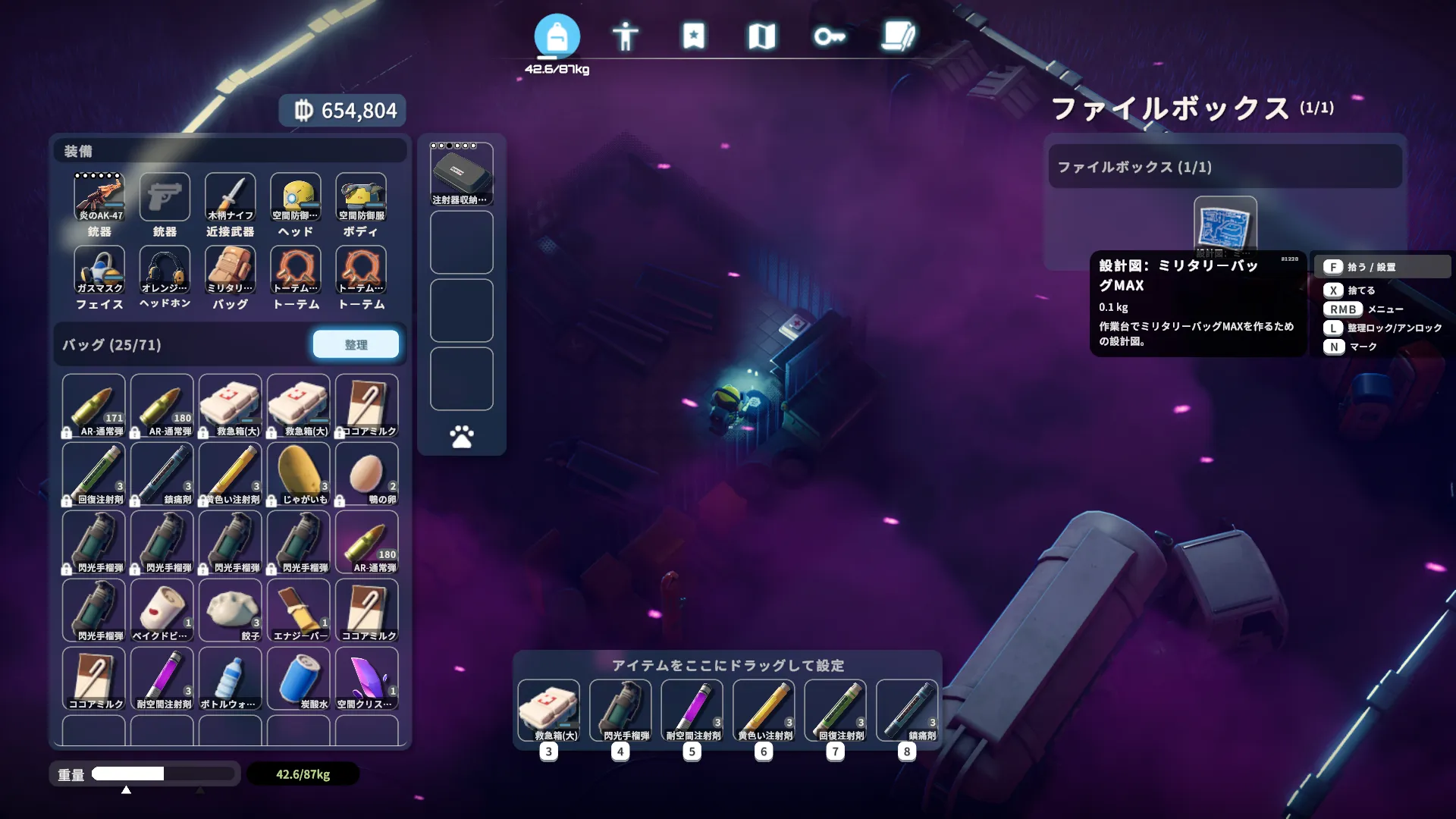Screen dimensions: 1456x819
Task: Choose the ボトルウォーター bottle item
Action: click(x=231, y=678)
